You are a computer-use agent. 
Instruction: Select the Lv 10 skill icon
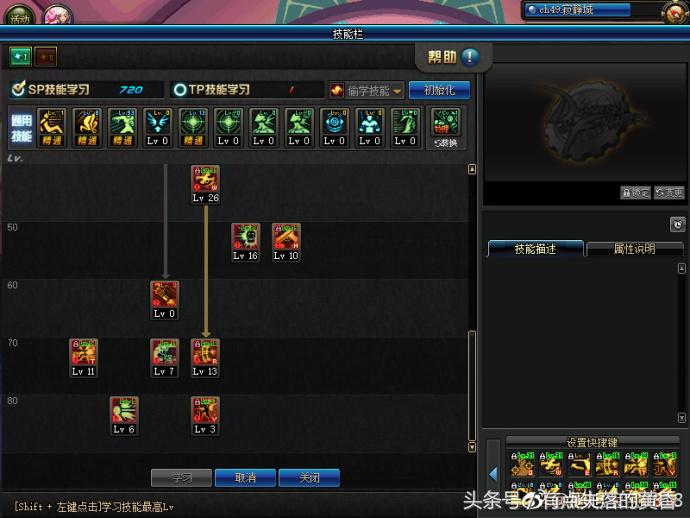tap(286, 237)
